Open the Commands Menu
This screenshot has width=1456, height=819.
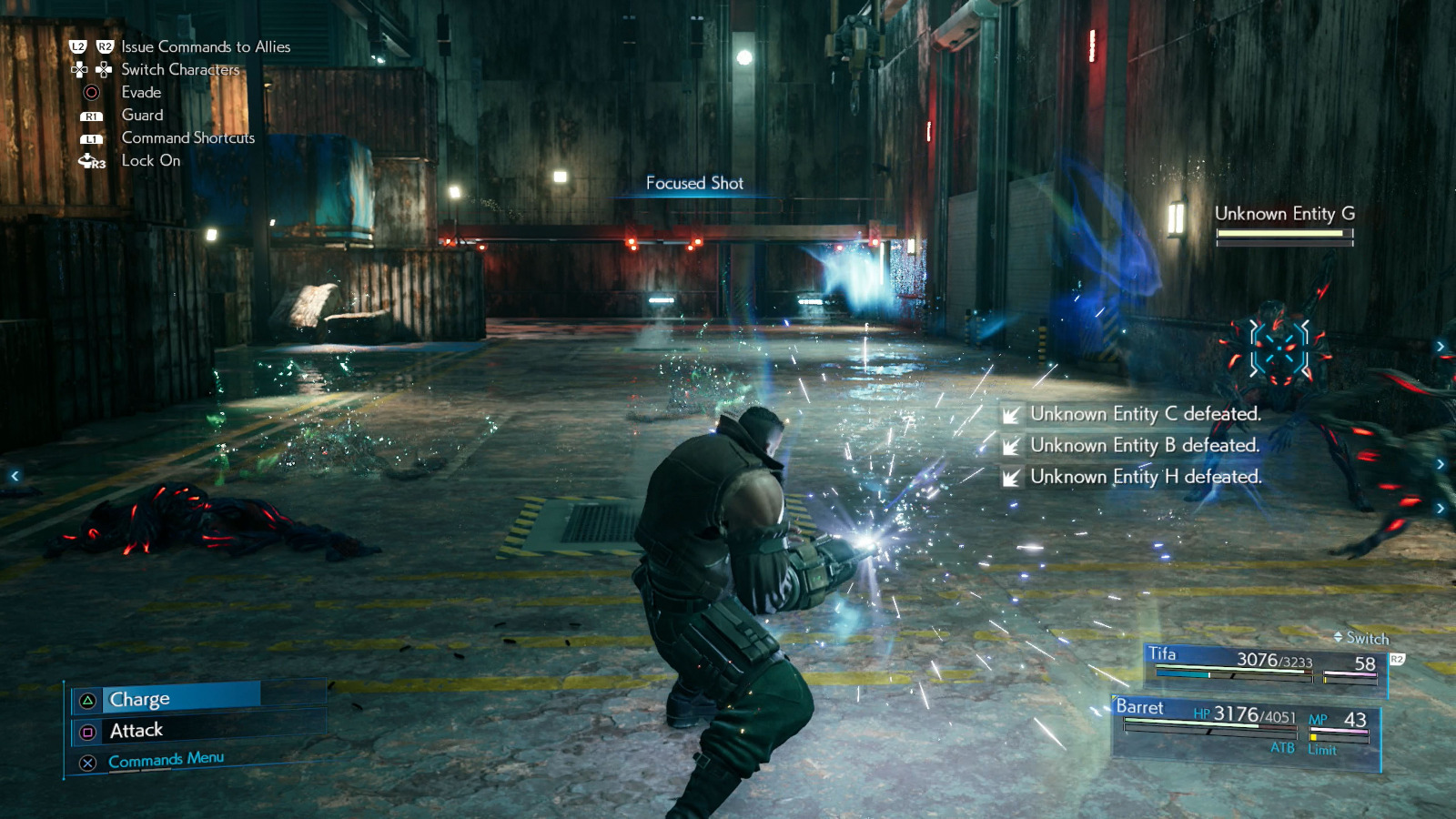[x=166, y=760]
